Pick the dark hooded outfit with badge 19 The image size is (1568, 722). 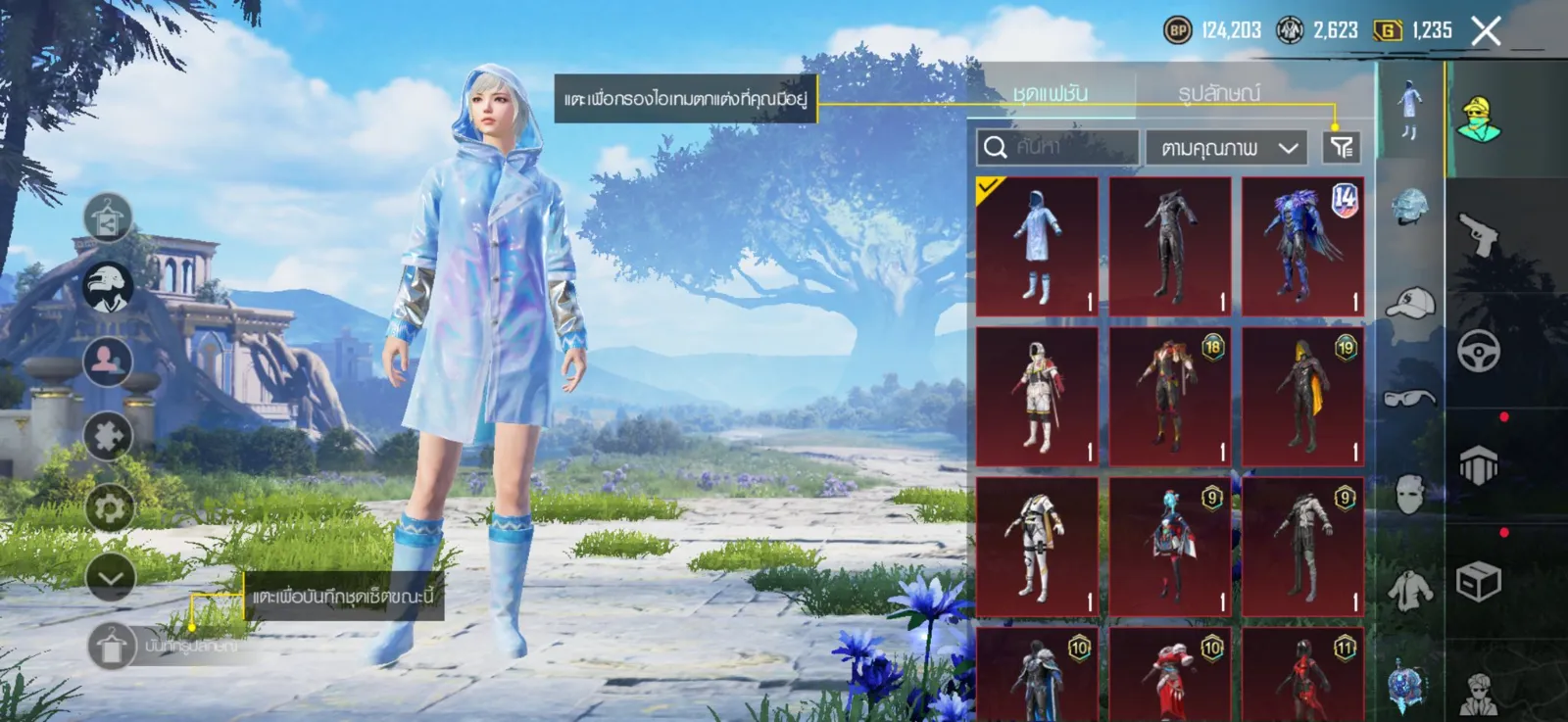pos(1302,397)
